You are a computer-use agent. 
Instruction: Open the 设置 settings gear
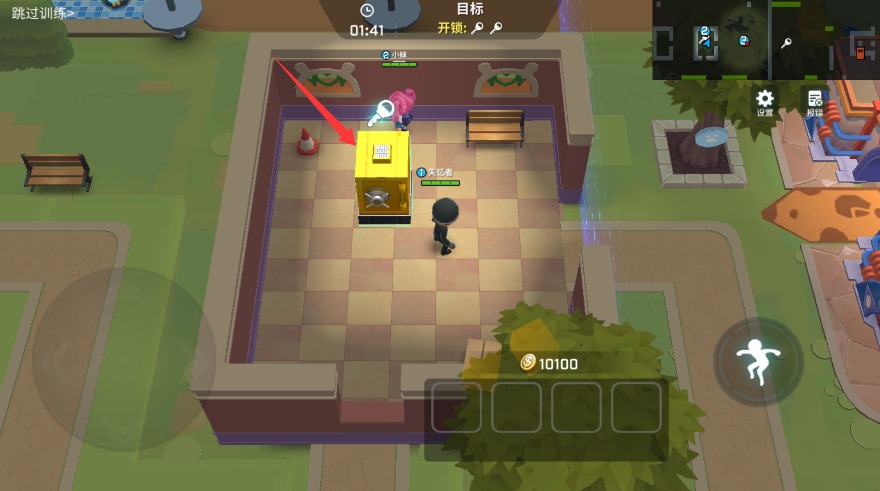[765, 101]
